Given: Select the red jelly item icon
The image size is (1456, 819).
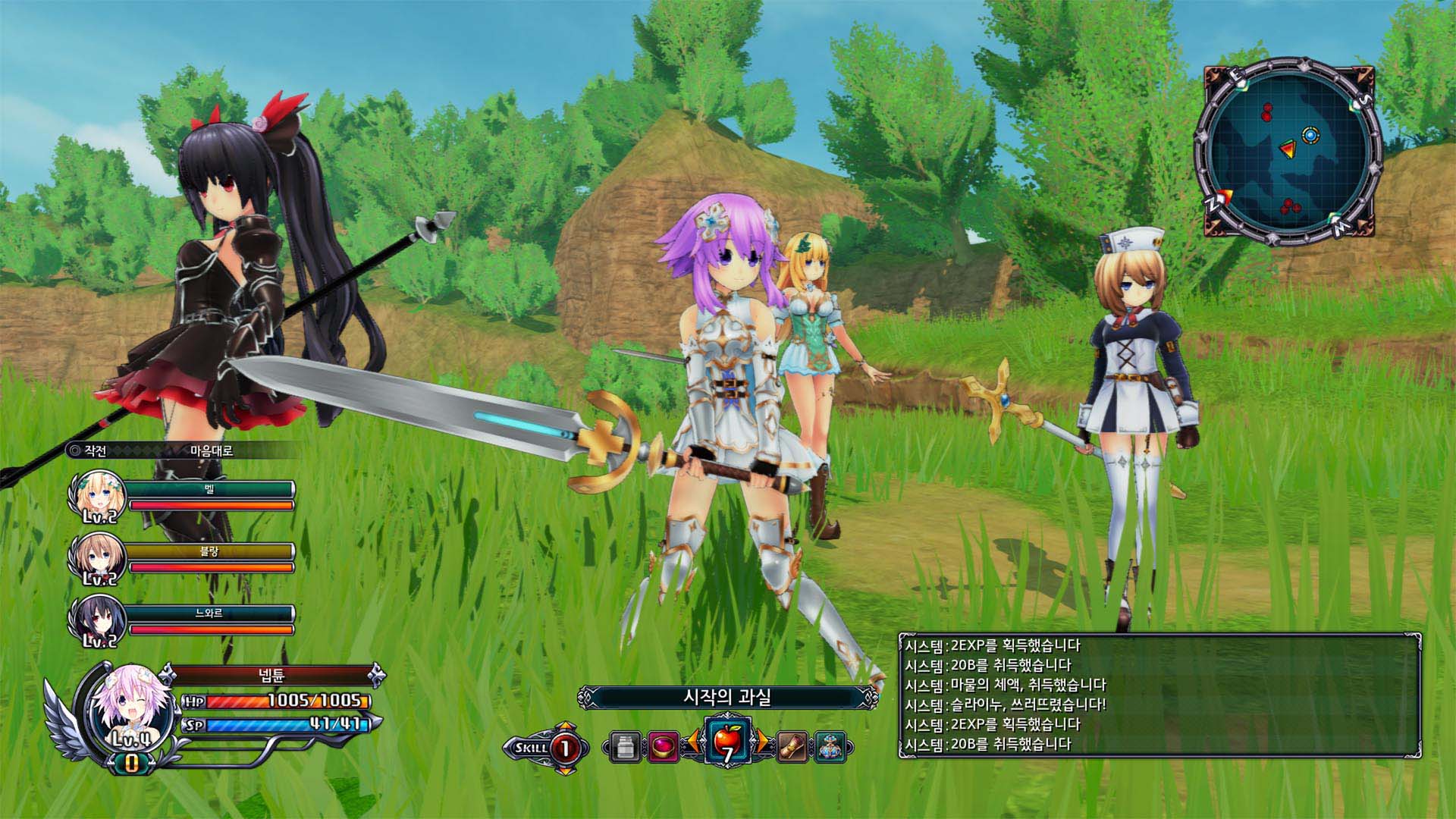Looking at the screenshot, I should pyautogui.click(x=664, y=747).
